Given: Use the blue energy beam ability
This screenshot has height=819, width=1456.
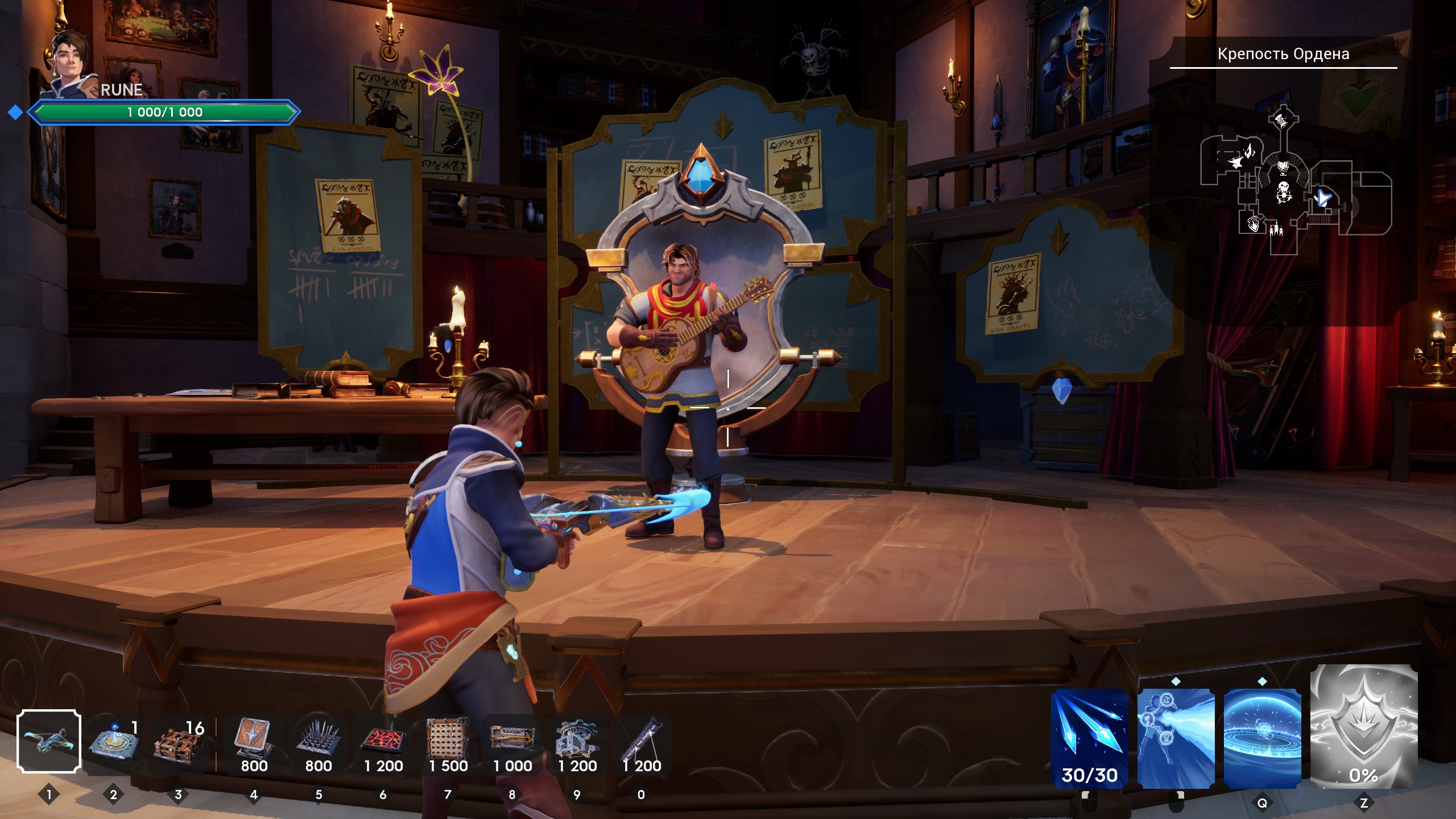Looking at the screenshot, I should (1176, 738).
